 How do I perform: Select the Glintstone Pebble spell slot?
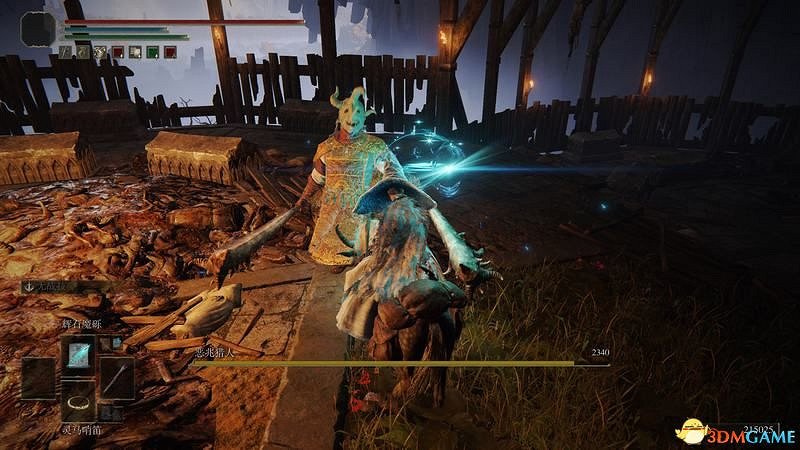(x=78, y=354)
